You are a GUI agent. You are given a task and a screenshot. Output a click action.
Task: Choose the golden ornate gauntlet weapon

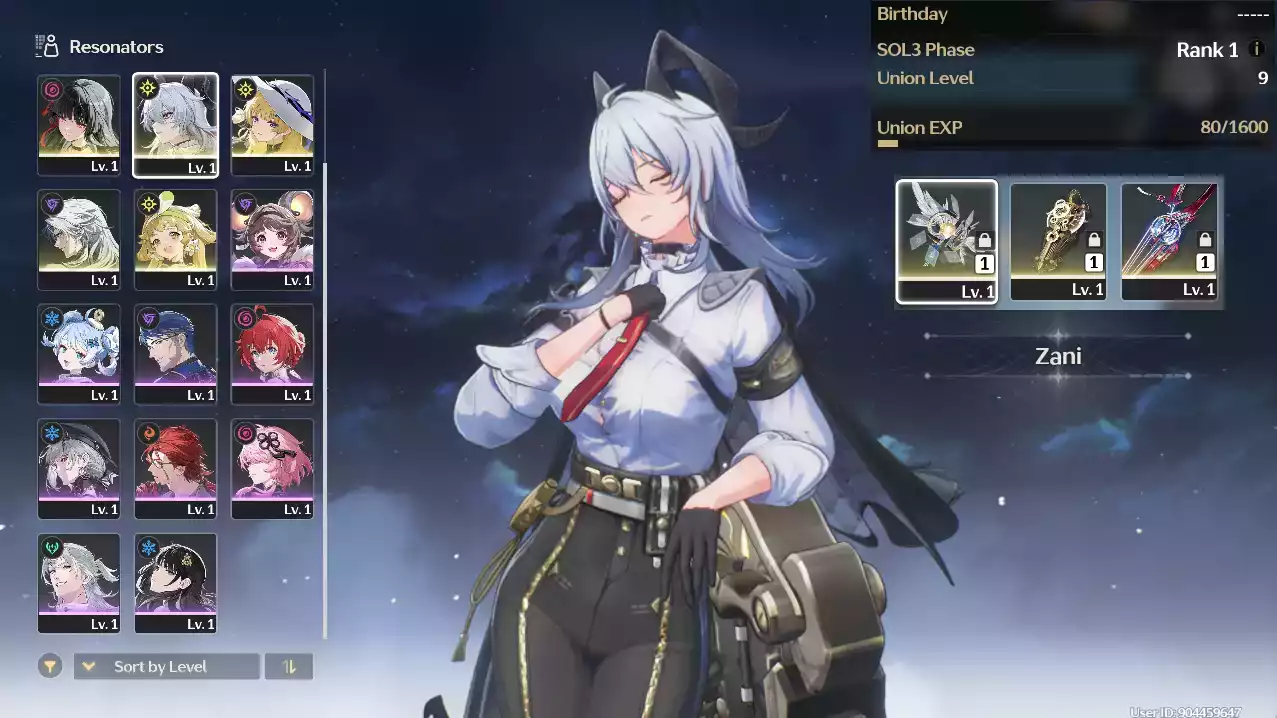click(x=1058, y=240)
